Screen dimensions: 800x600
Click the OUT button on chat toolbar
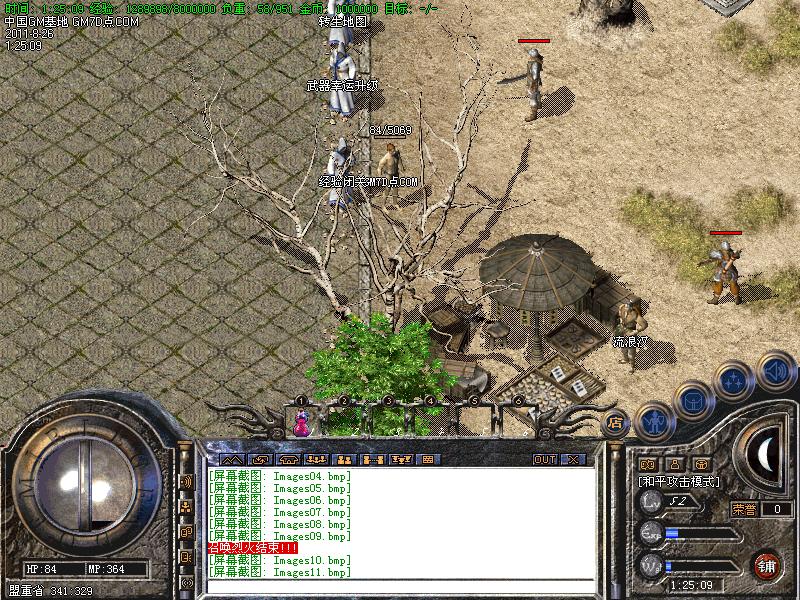[x=545, y=459]
